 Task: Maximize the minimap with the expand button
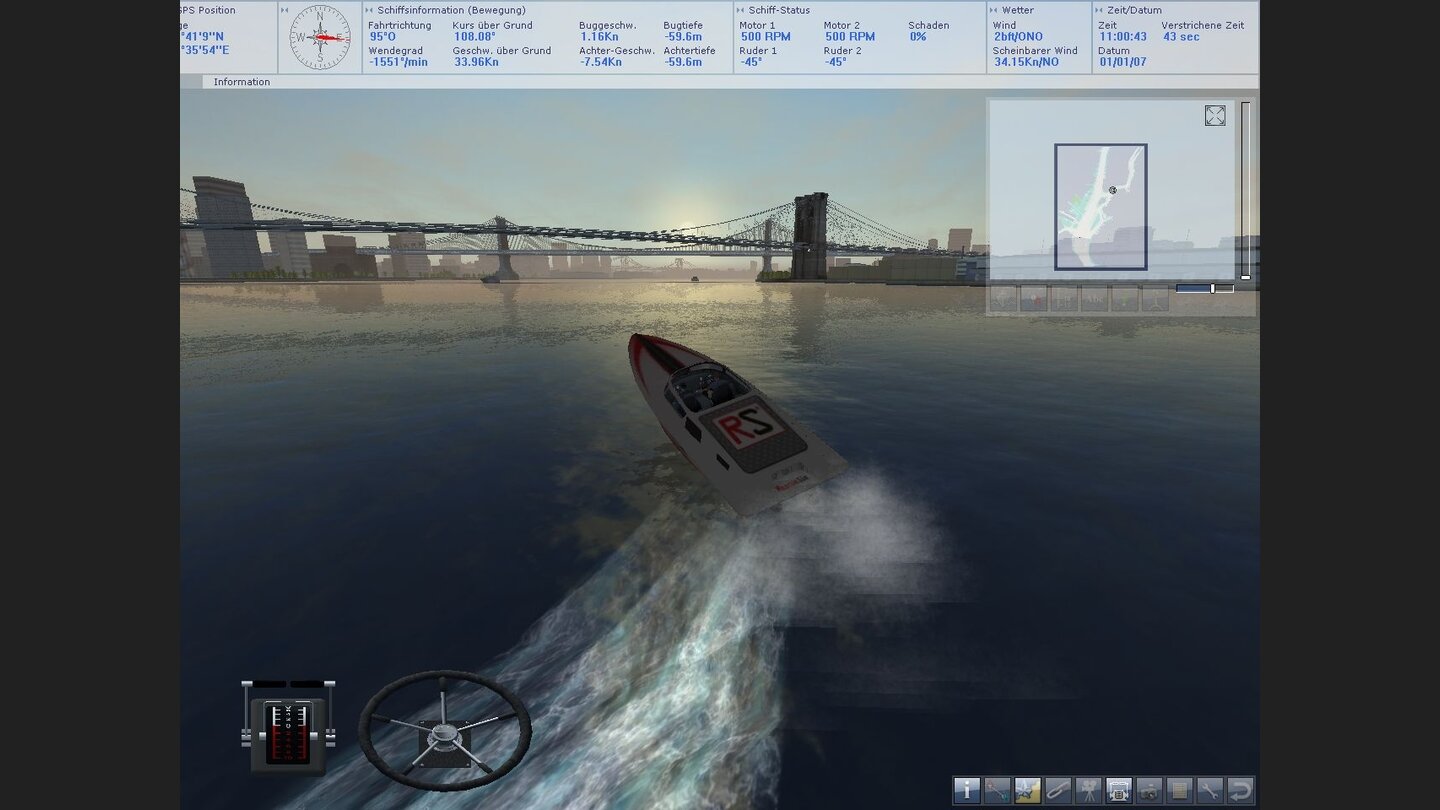[1215, 115]
